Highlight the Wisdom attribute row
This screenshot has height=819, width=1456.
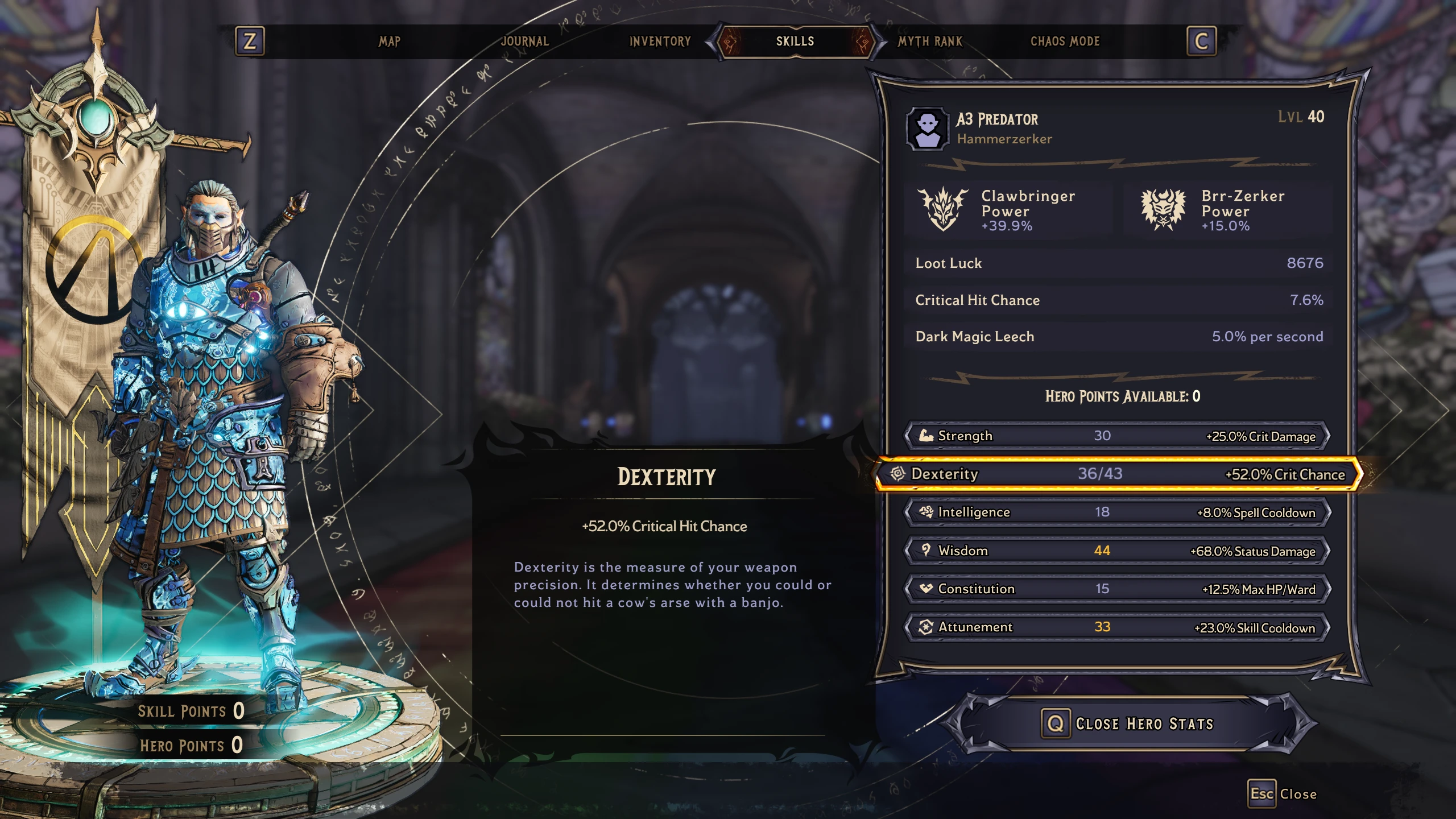[x=1117, y=551]
